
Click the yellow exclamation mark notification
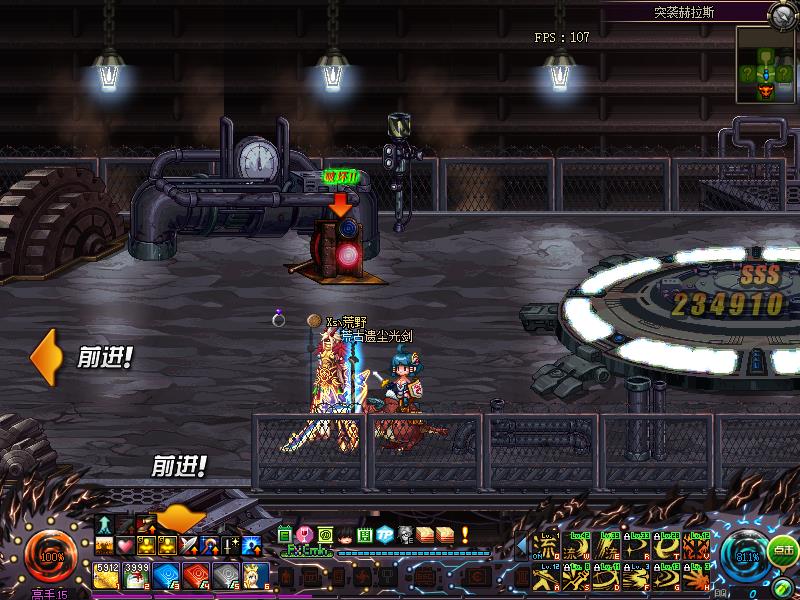tap(464, 534)
